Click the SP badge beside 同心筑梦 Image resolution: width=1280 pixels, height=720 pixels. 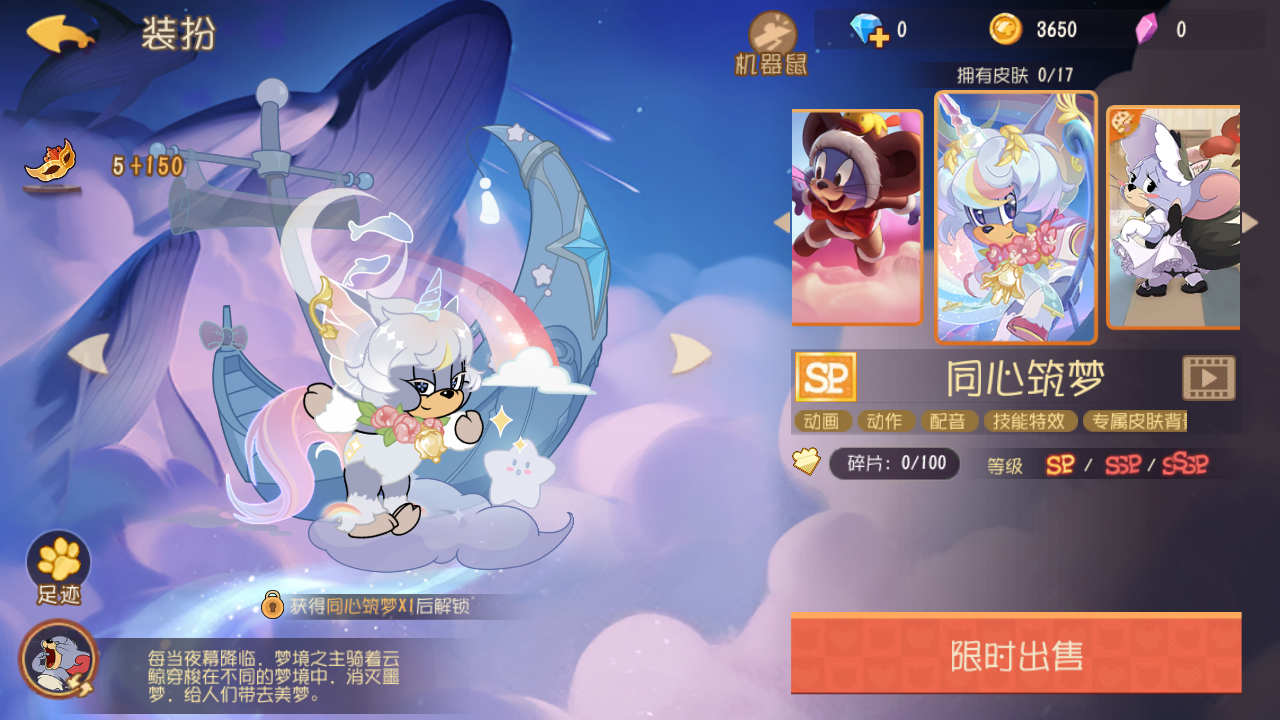point(824,377)
